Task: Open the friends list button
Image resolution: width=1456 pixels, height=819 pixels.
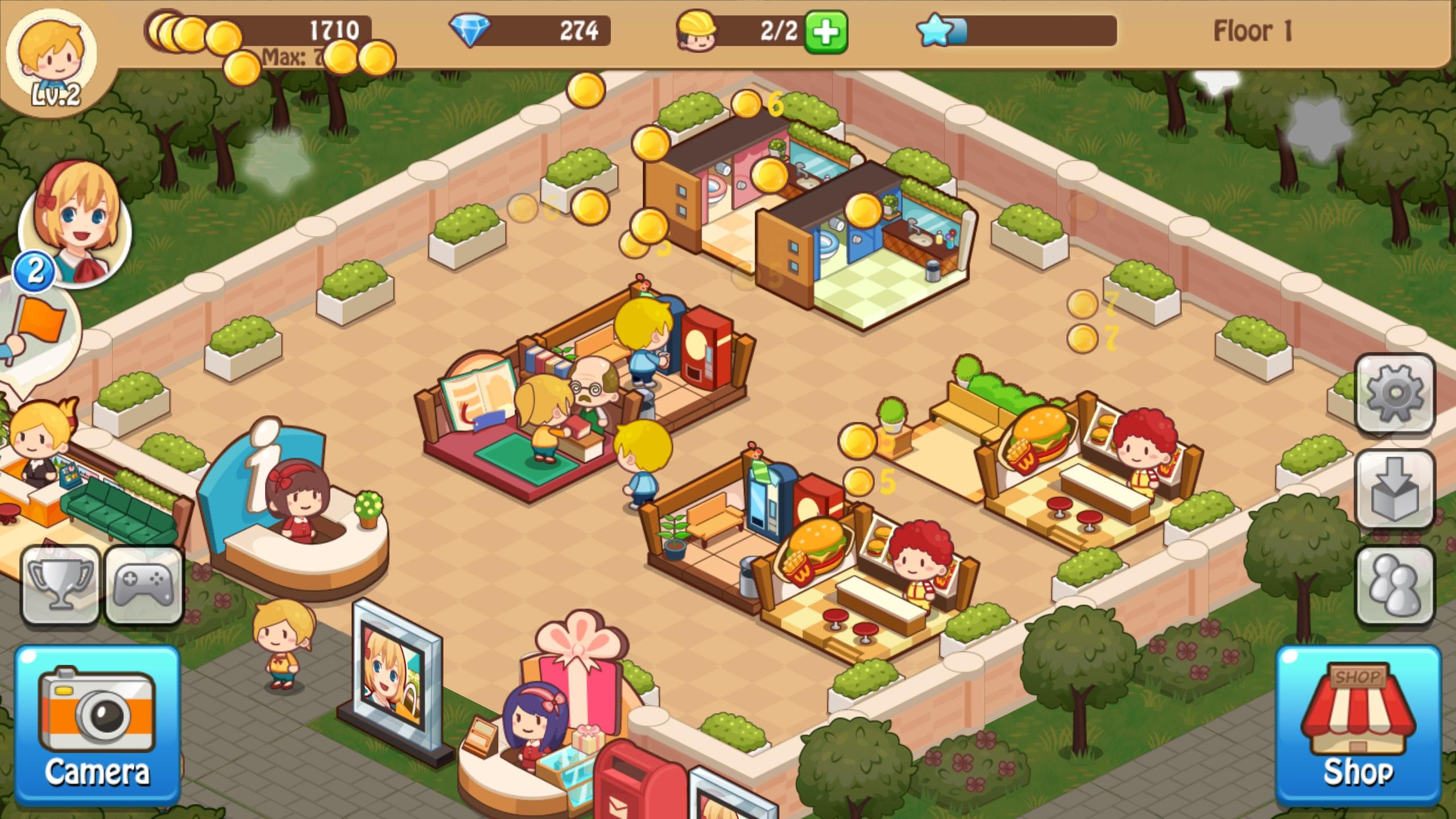Action: (x=1395, y=586)
